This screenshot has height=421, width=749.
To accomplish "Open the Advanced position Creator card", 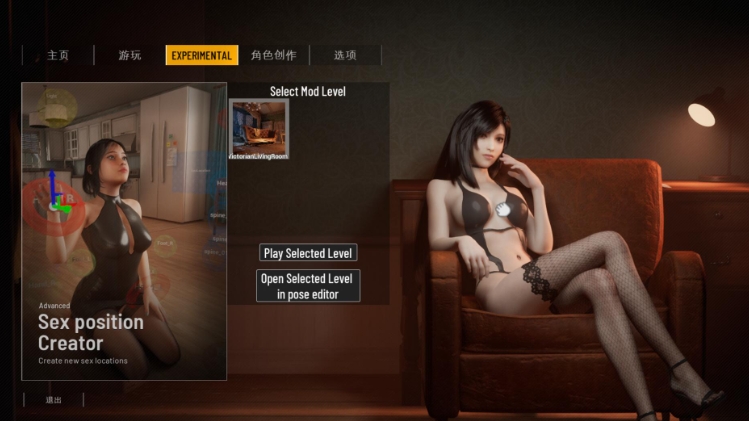I will (x=124, y=231).
